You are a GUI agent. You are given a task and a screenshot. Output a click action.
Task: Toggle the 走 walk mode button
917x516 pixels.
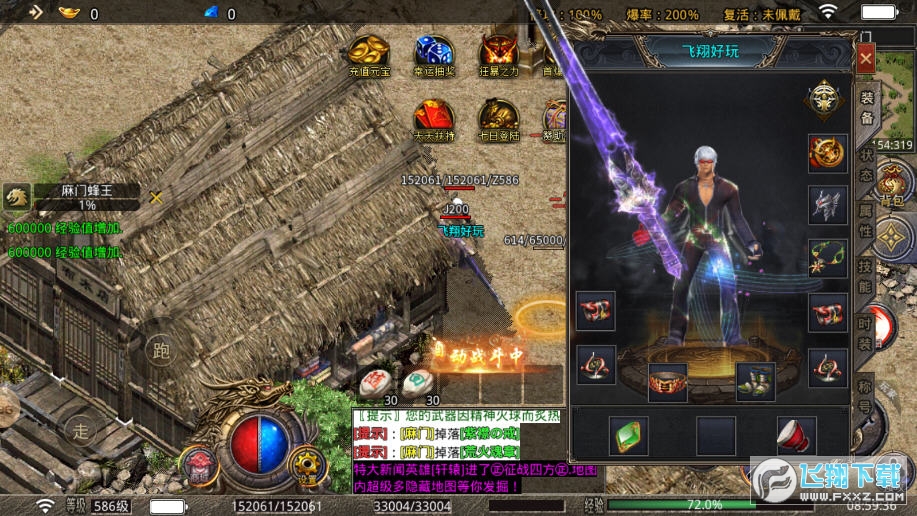tap(82, 431)
